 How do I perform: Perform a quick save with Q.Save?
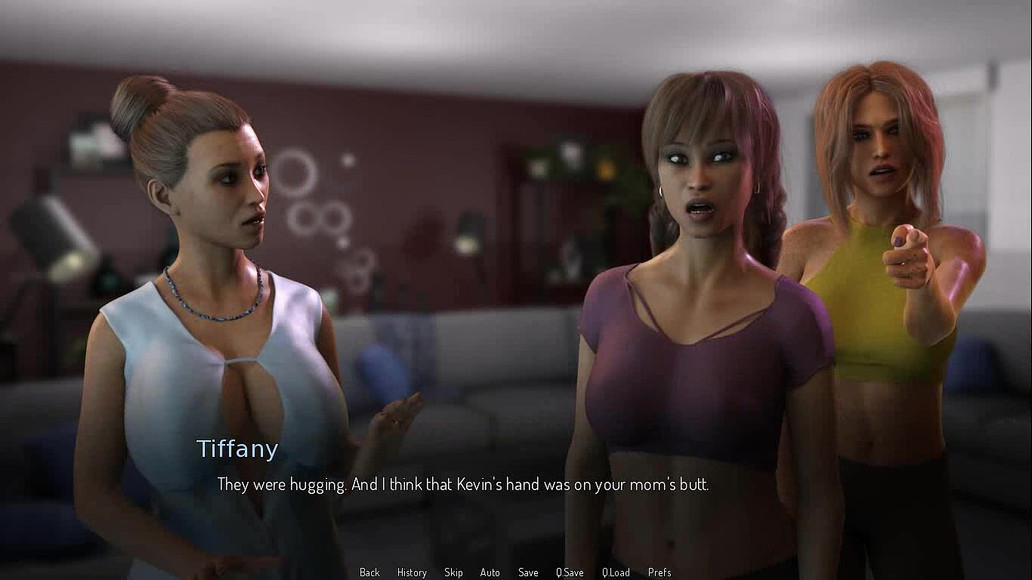point(570,572)
